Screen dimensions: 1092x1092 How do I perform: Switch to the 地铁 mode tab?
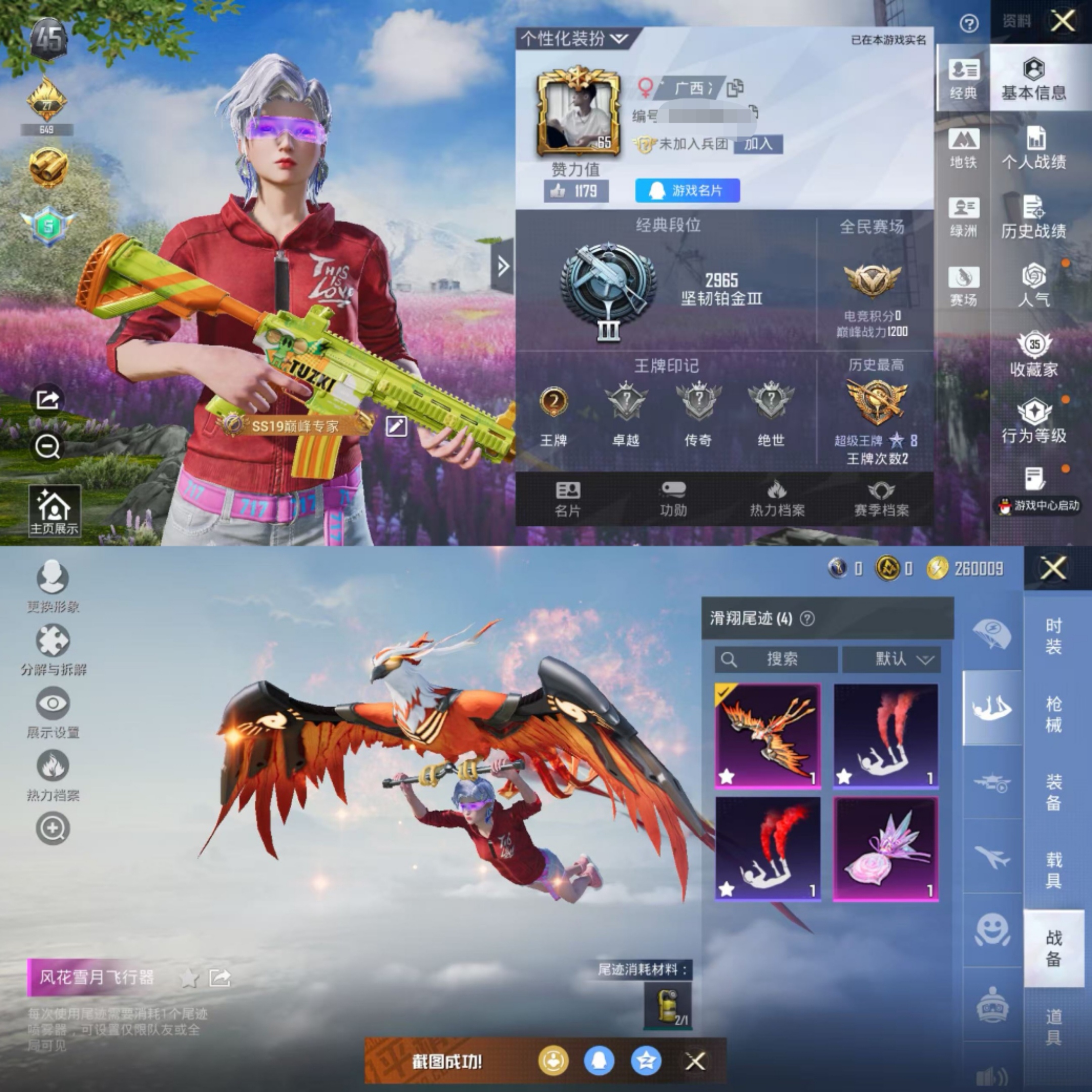(963, 149)
